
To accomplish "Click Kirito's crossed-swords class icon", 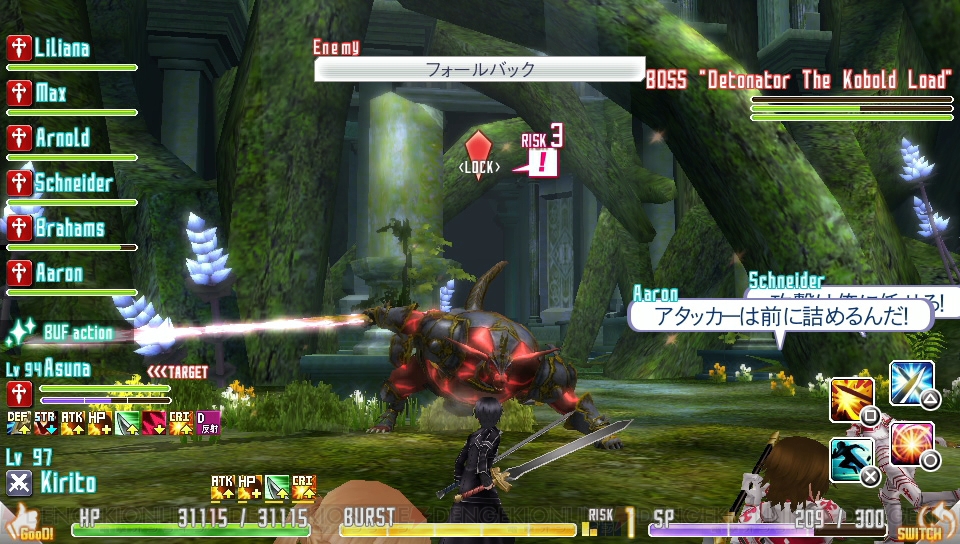I will 20,483.
